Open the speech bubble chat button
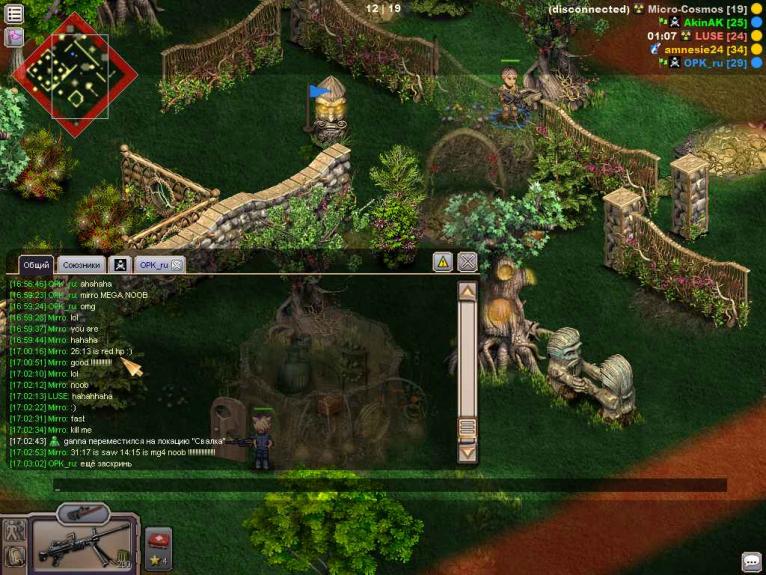The height and width of the screenshot is (575, 766). [x=751, y=561]
